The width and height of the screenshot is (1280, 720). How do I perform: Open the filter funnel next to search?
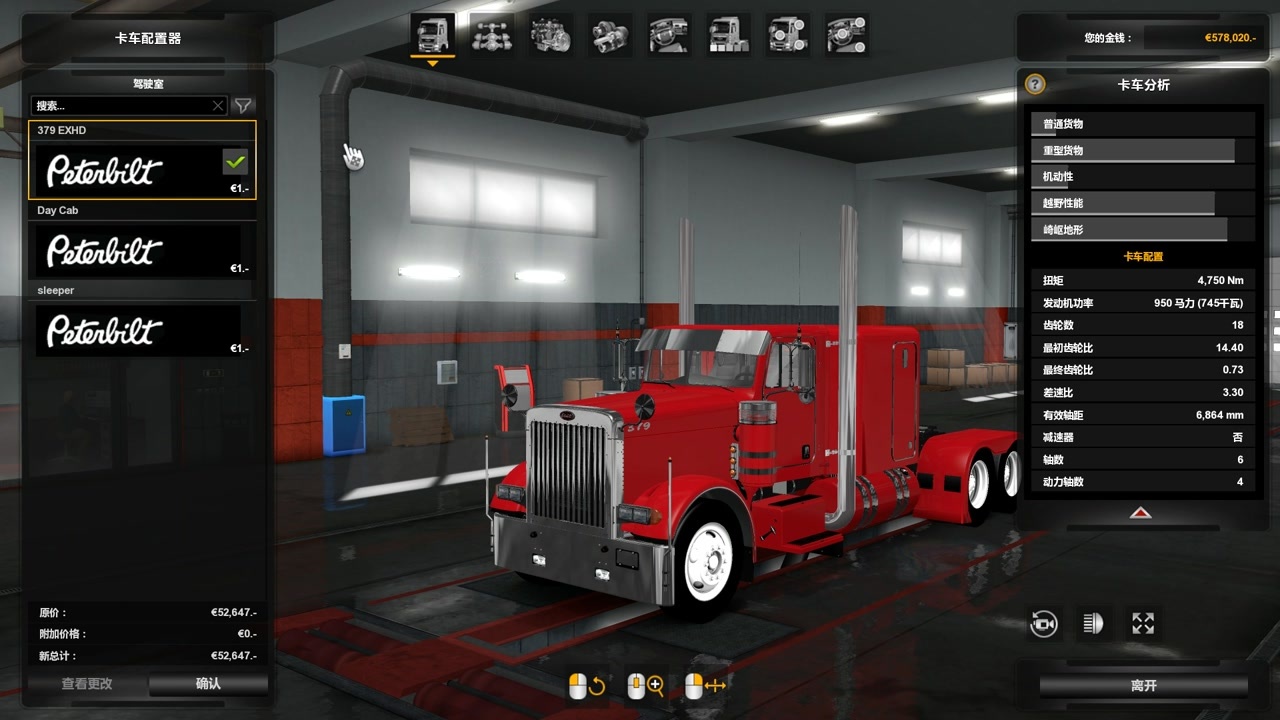tap(243, 106)
